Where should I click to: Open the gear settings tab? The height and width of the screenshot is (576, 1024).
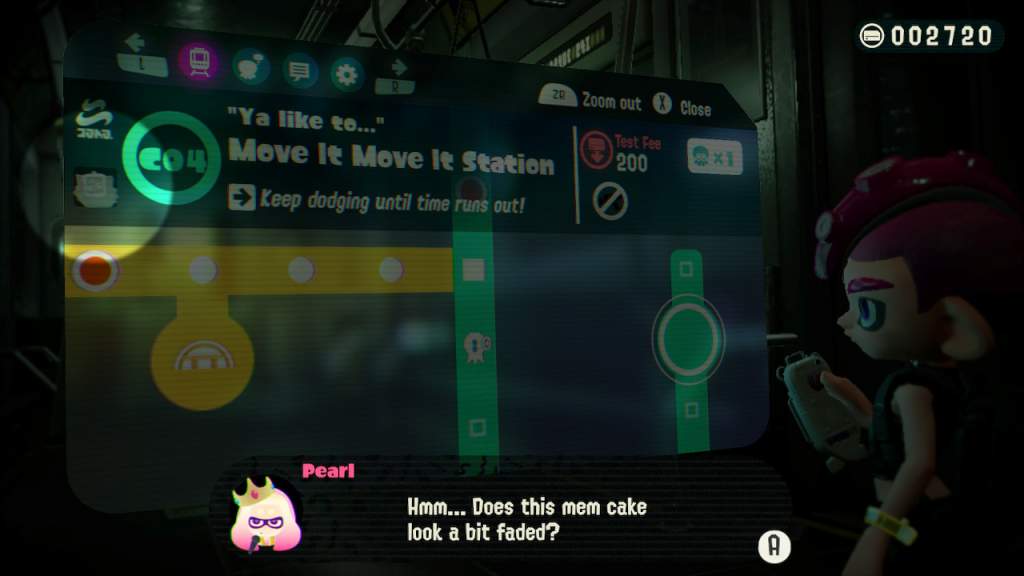tap(347, 72)
